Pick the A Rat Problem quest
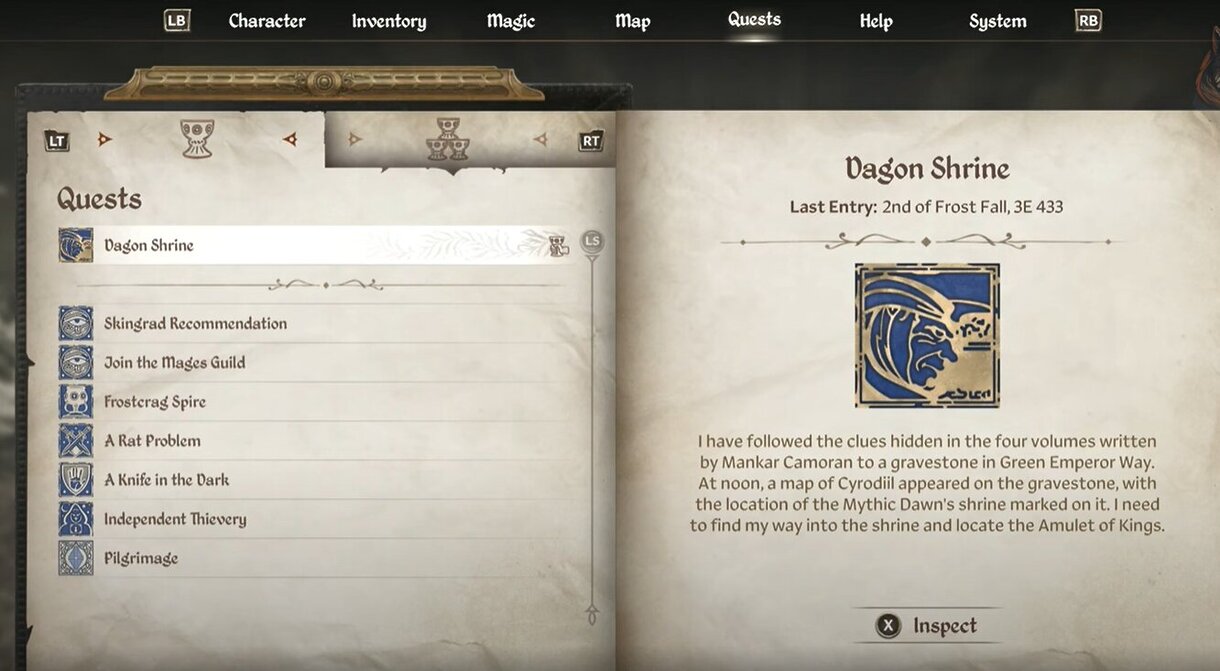 [x=152, y=441]
